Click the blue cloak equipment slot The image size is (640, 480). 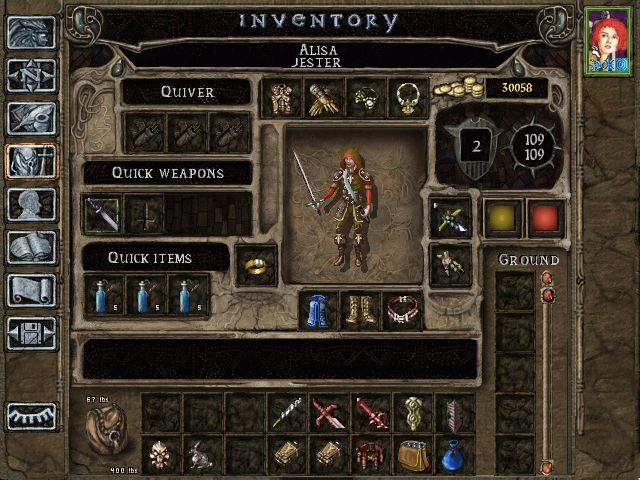[320, 310]
